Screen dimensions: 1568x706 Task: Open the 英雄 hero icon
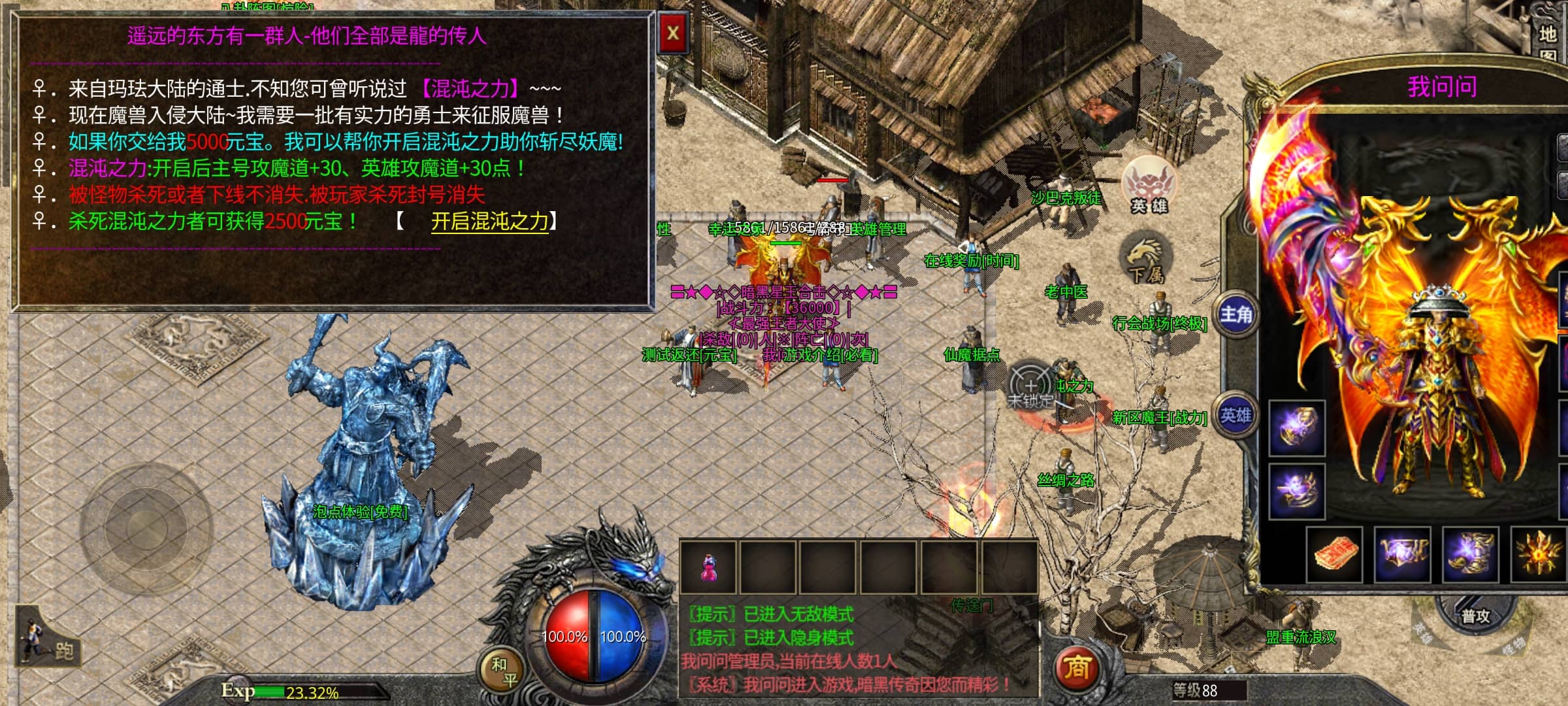click(1148, 185)
